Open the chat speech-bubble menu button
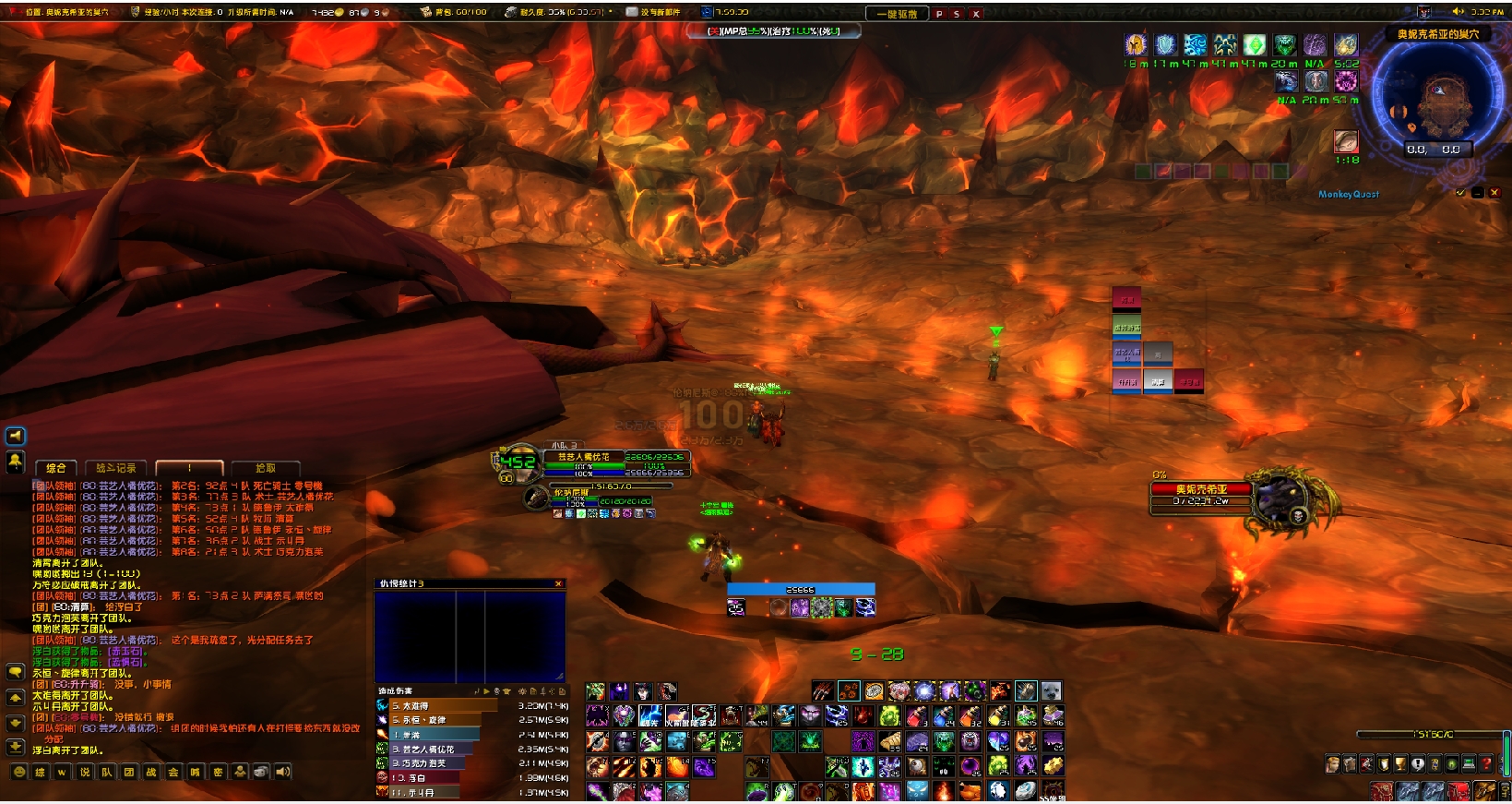Screen dimensions: 1512x804 point(16,672)
